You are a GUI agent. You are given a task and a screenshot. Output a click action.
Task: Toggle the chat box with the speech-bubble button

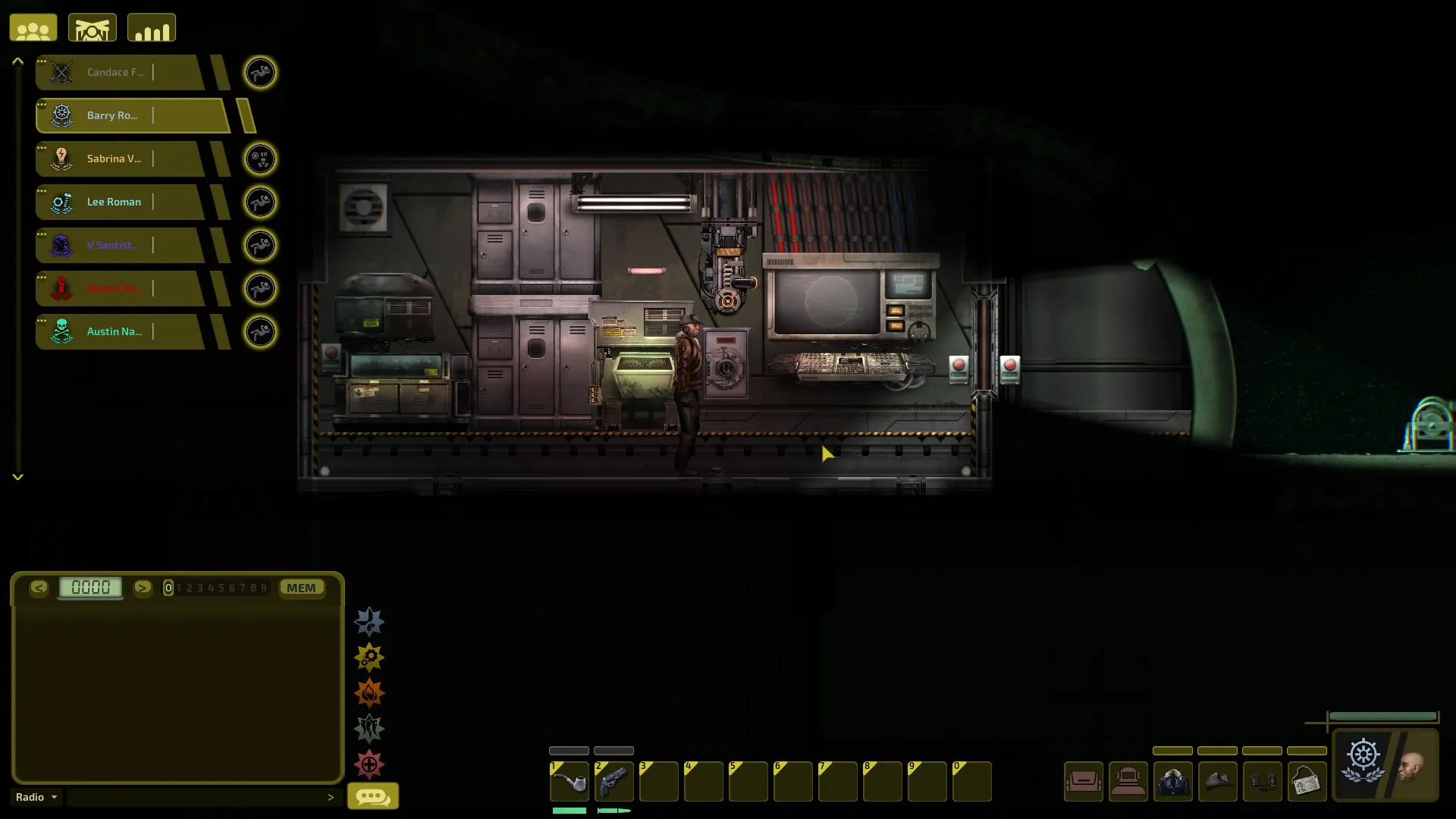[x=372, y=796]
